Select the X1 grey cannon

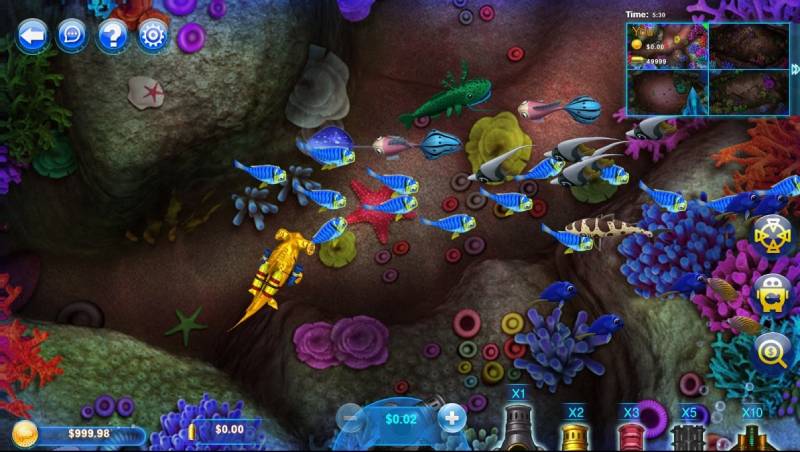point(517,426)
